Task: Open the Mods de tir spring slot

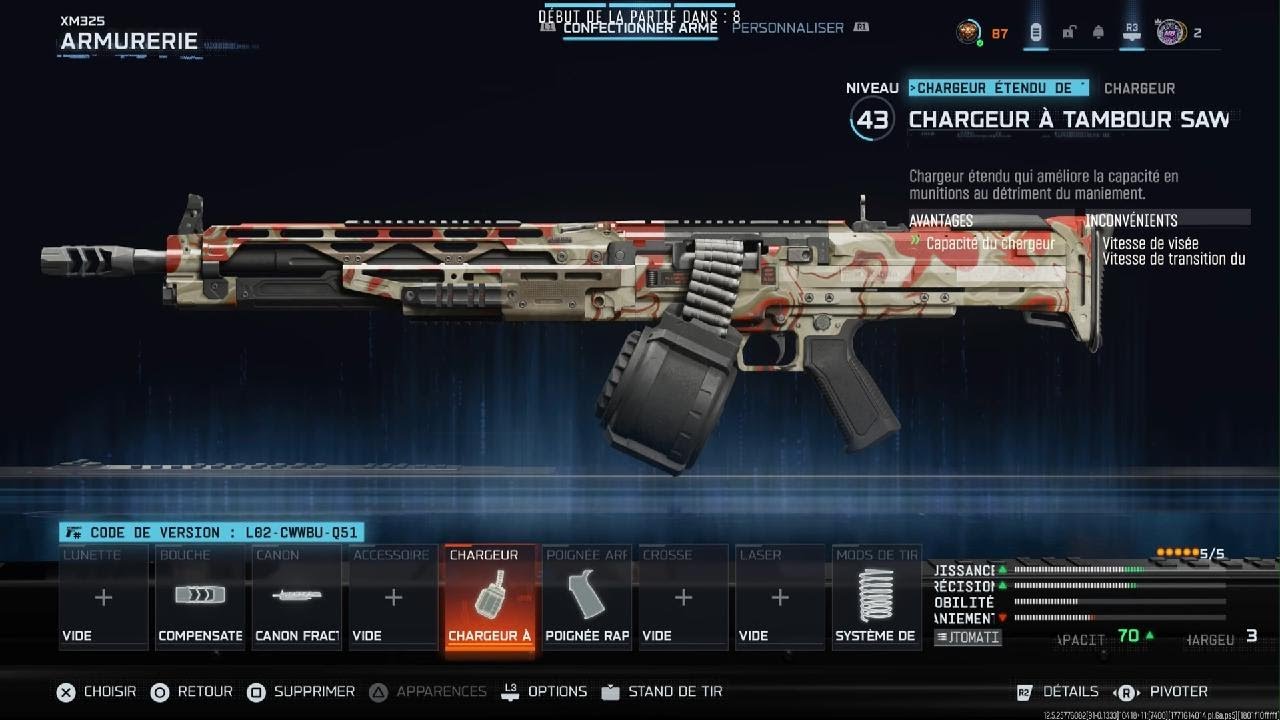Action: click(x=877, y=598)
